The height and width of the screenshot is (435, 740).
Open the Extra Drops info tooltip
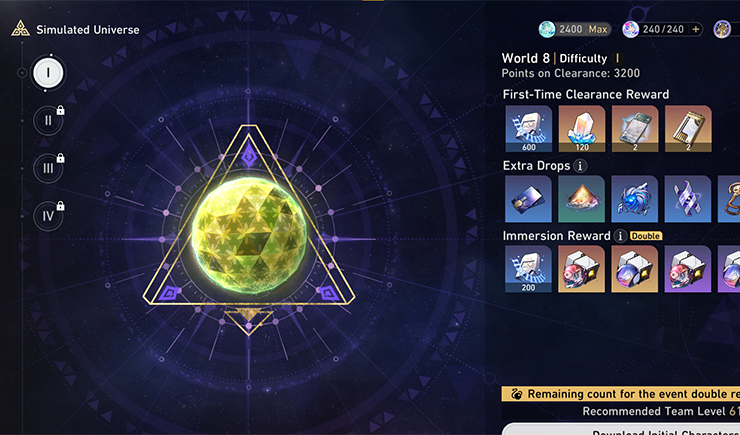point(581,165)
